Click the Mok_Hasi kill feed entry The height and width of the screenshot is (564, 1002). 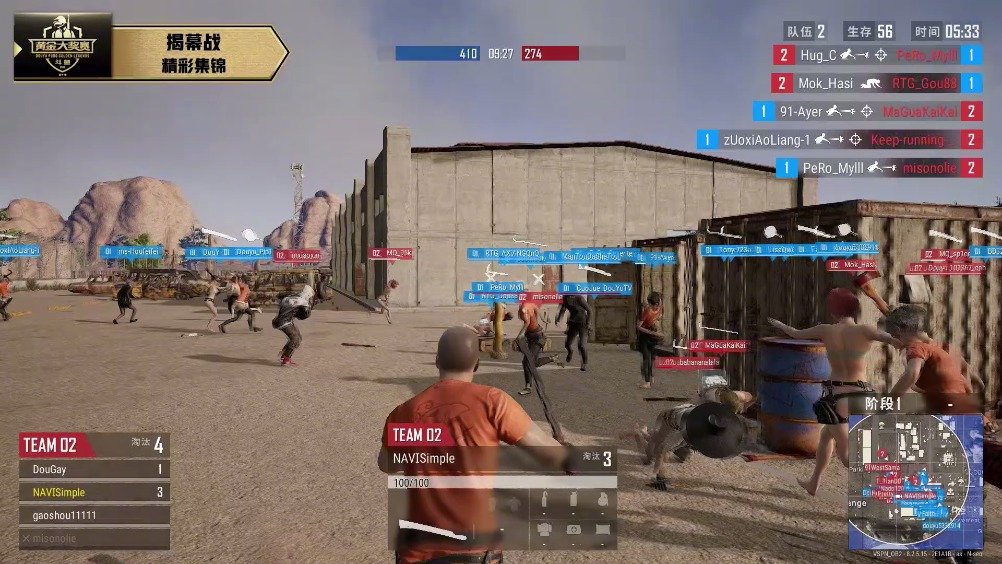pyautogui.click(x=875, y=84)
